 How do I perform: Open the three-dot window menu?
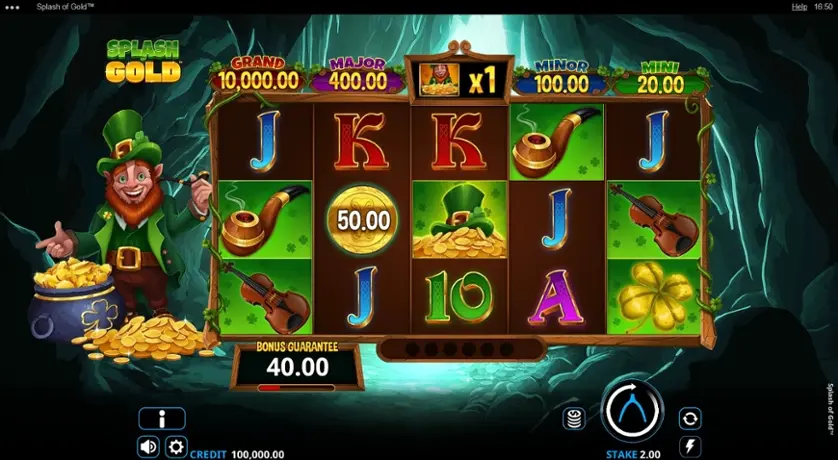point(12,6)
